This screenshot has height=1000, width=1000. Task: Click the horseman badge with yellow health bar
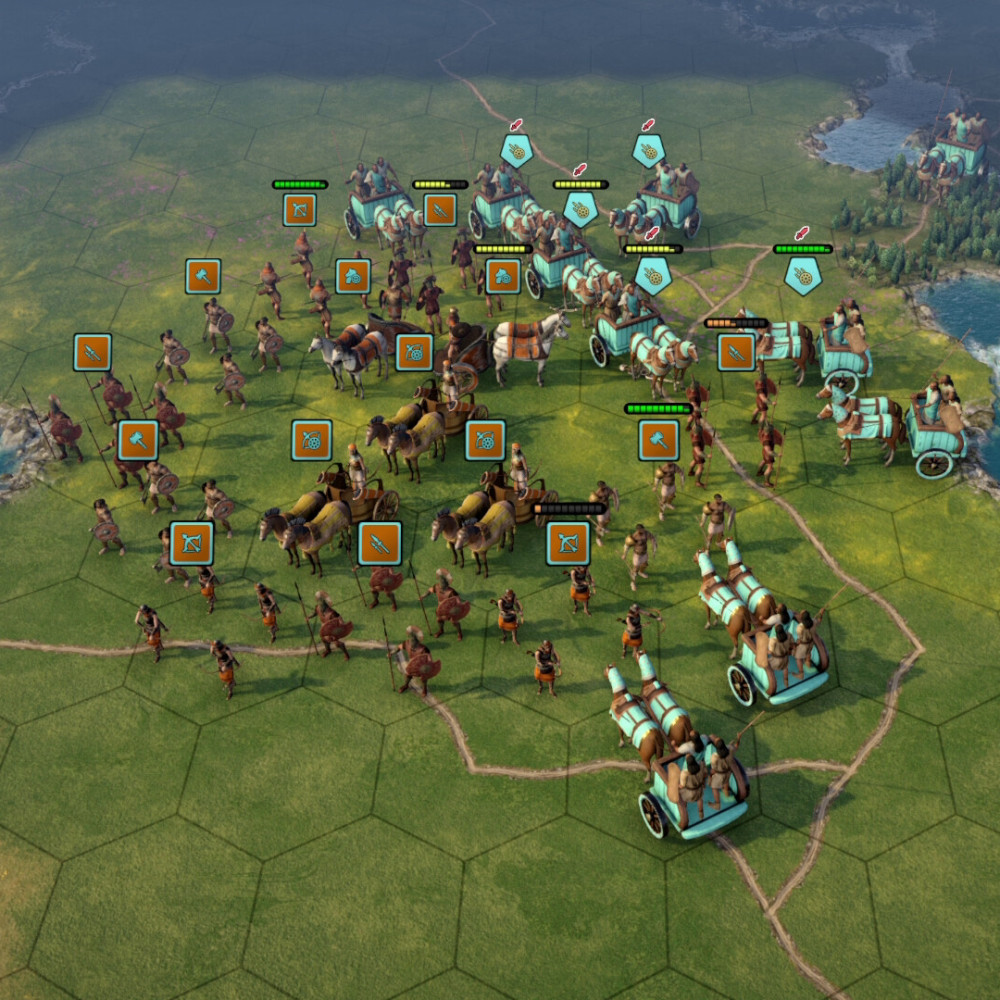tap(503, 276)
